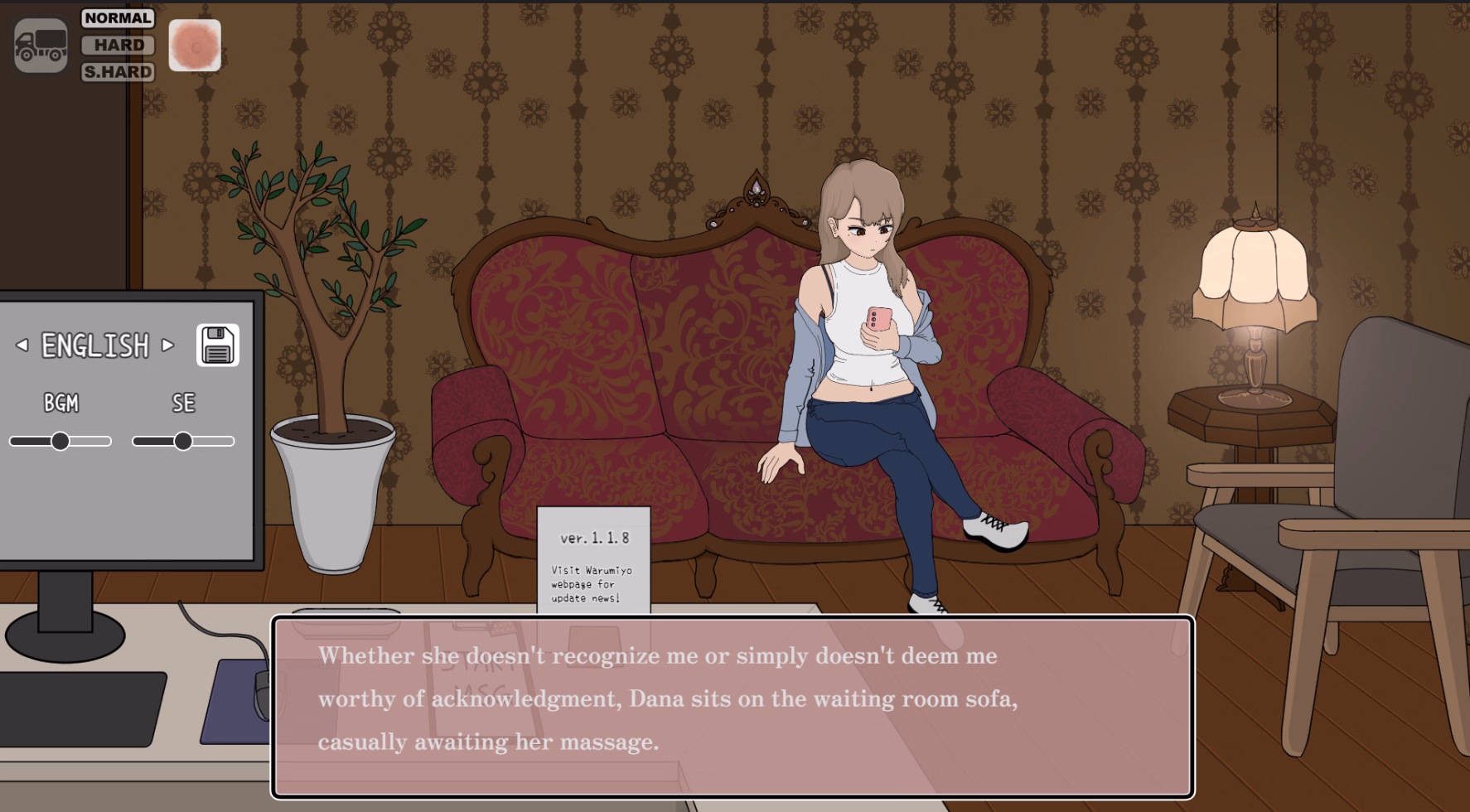1470x812 pixels.
Task: Switch to S.HARD difficulty
Action: click(118, 72)
